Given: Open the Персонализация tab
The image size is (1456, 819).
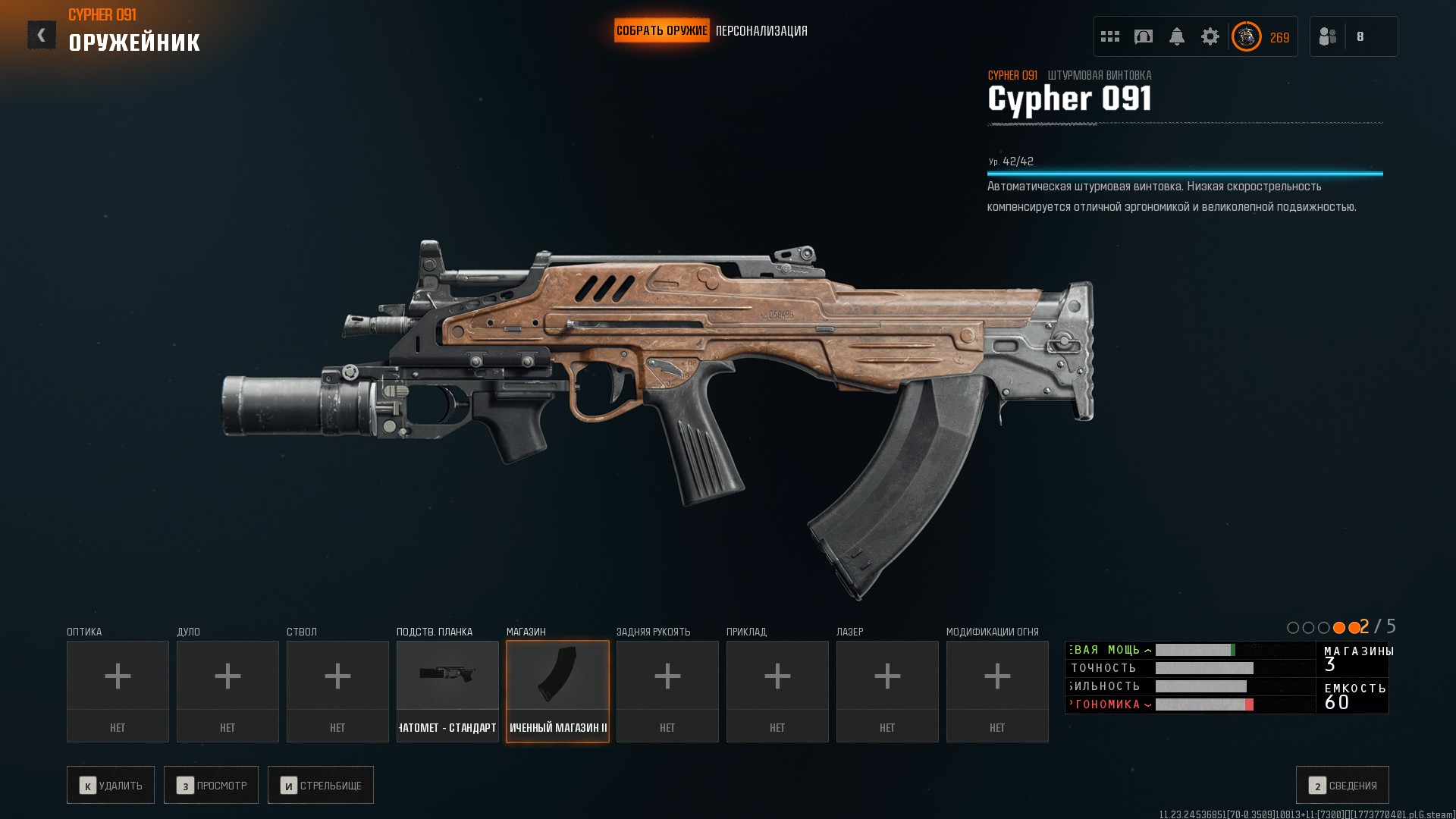Looking at the screenshot, I should pos(761,31).
